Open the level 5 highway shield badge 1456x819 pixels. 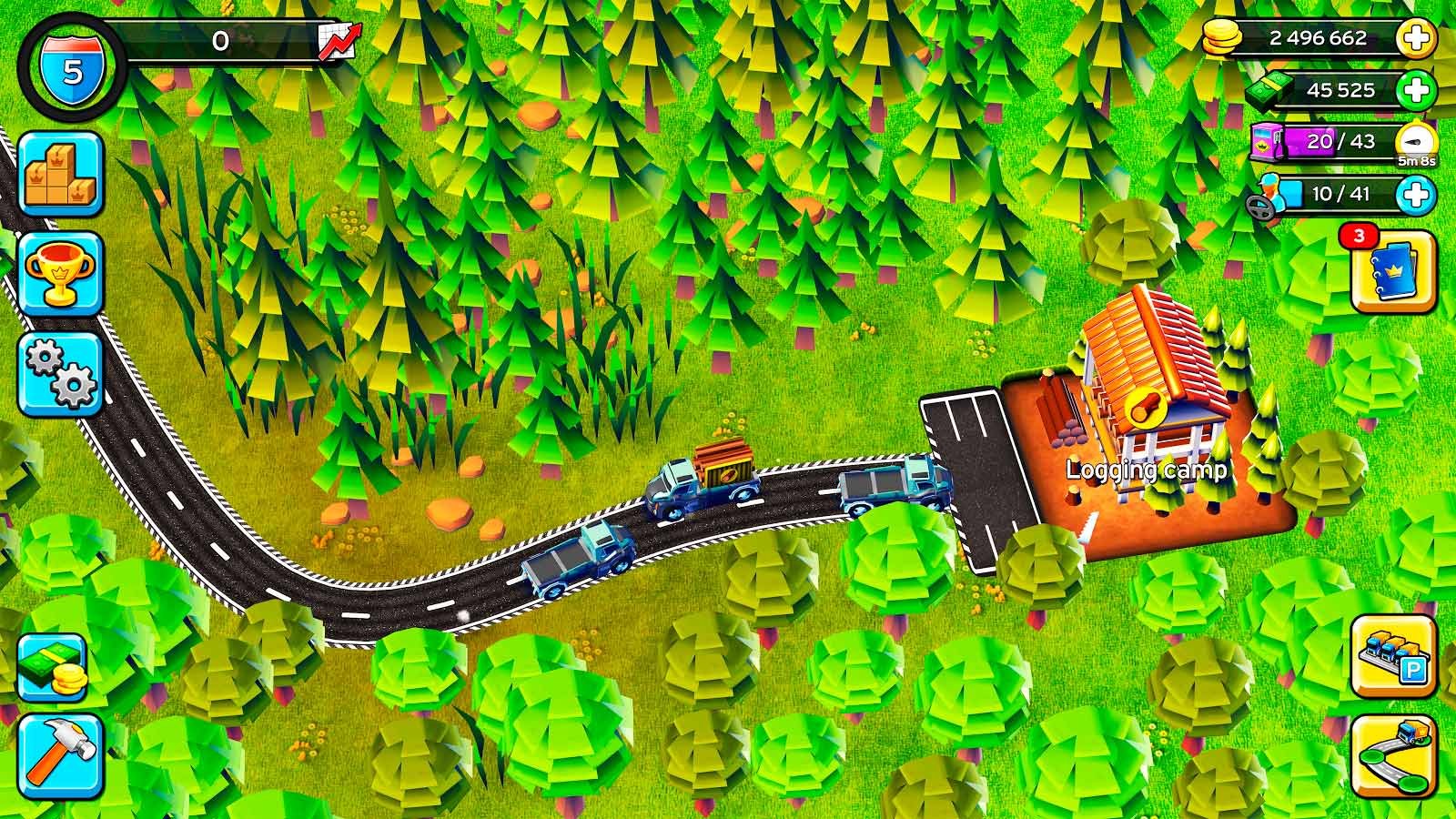(x=72, y=68)
